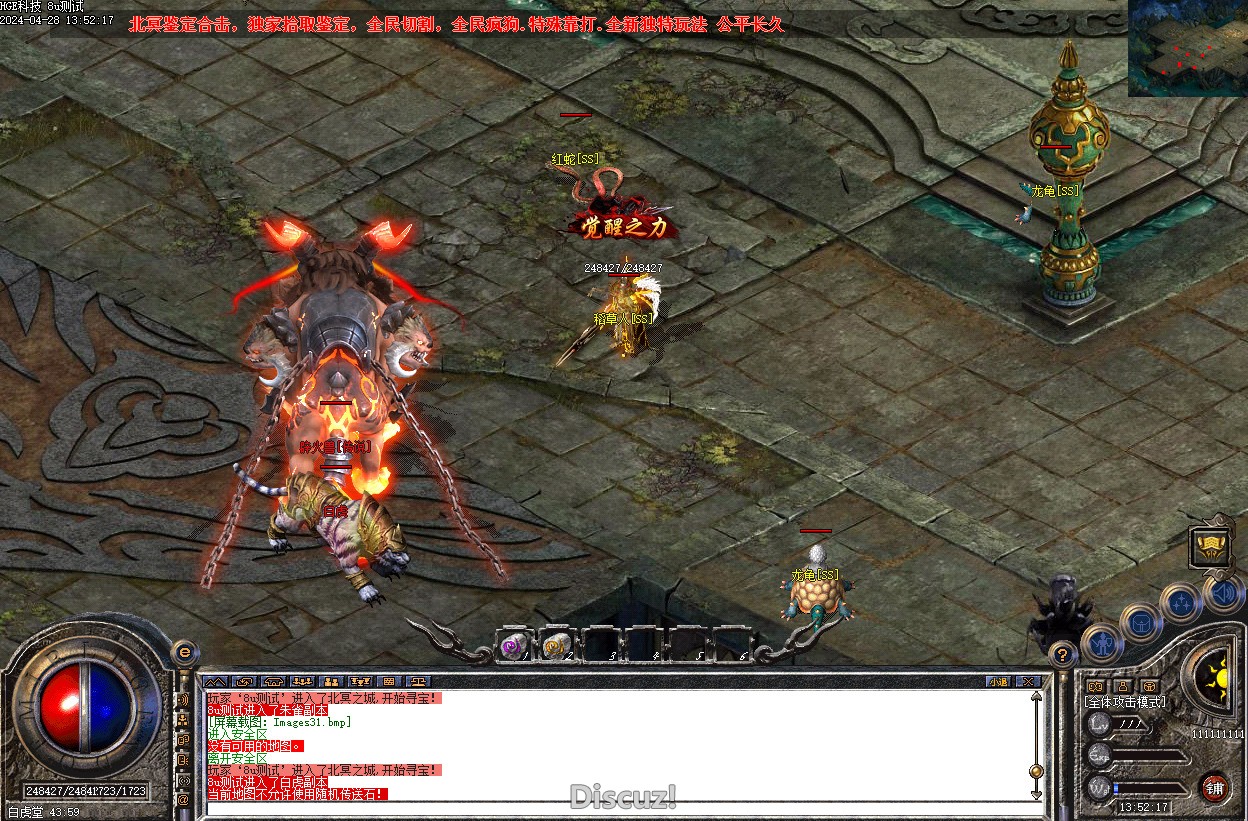Close the game with the X button
The height and width of the screenshot is (821, 1248).
pos(1028,681)
